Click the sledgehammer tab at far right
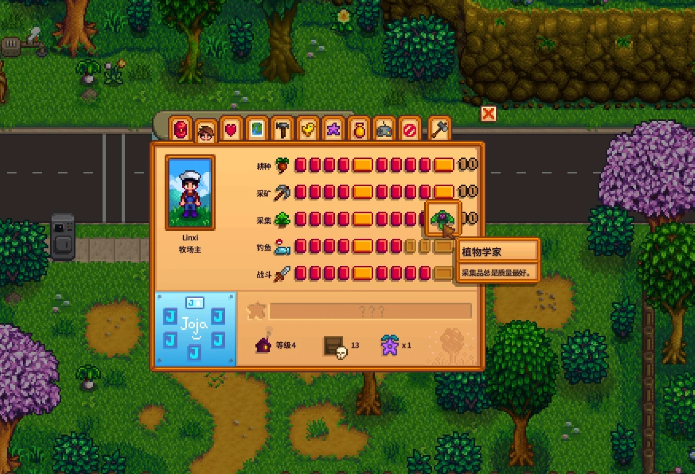The width and height of the screenshot is (695, 474). pos(439,128)
